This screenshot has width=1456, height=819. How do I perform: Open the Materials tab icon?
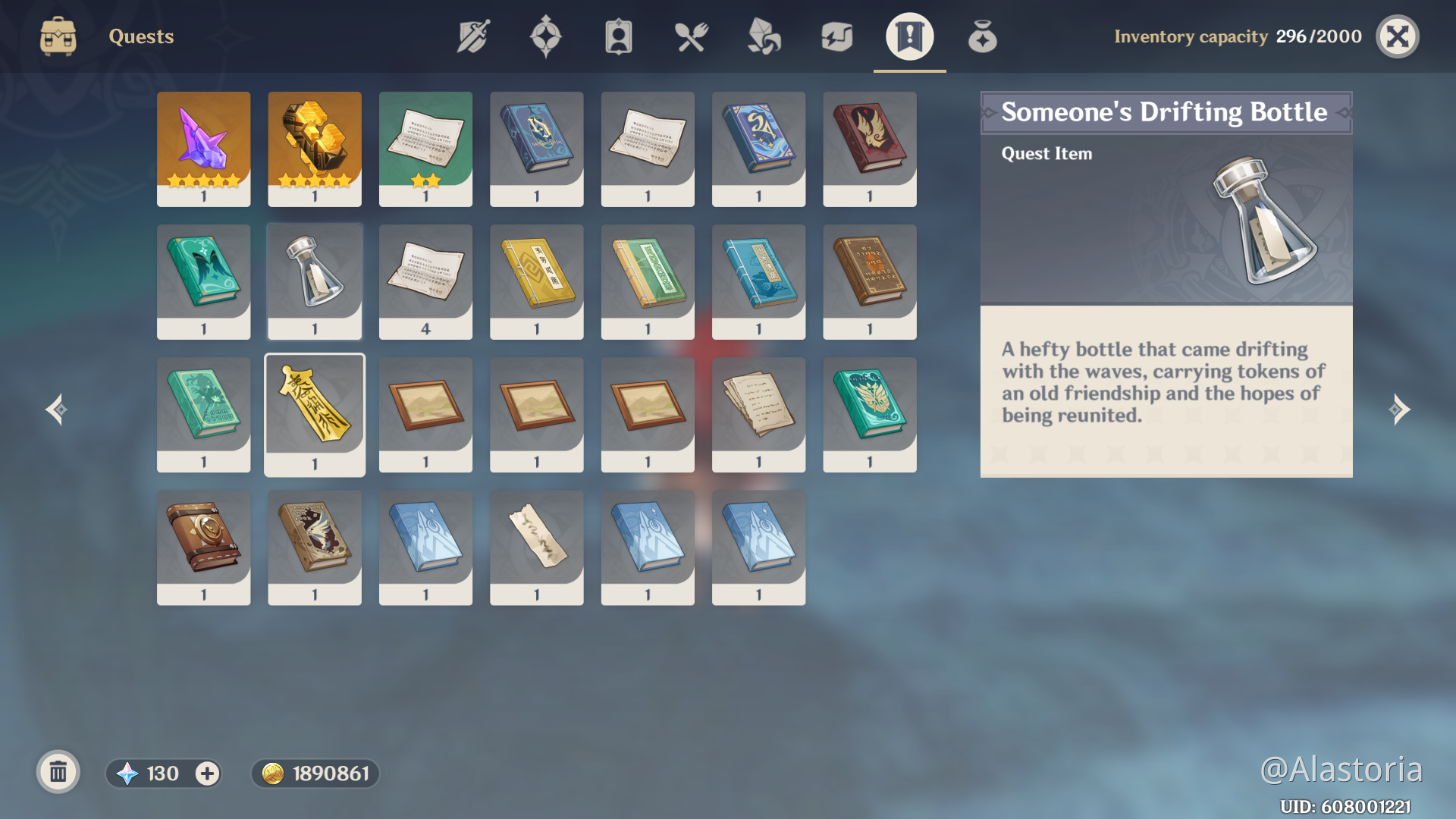(x=764, y=36)
